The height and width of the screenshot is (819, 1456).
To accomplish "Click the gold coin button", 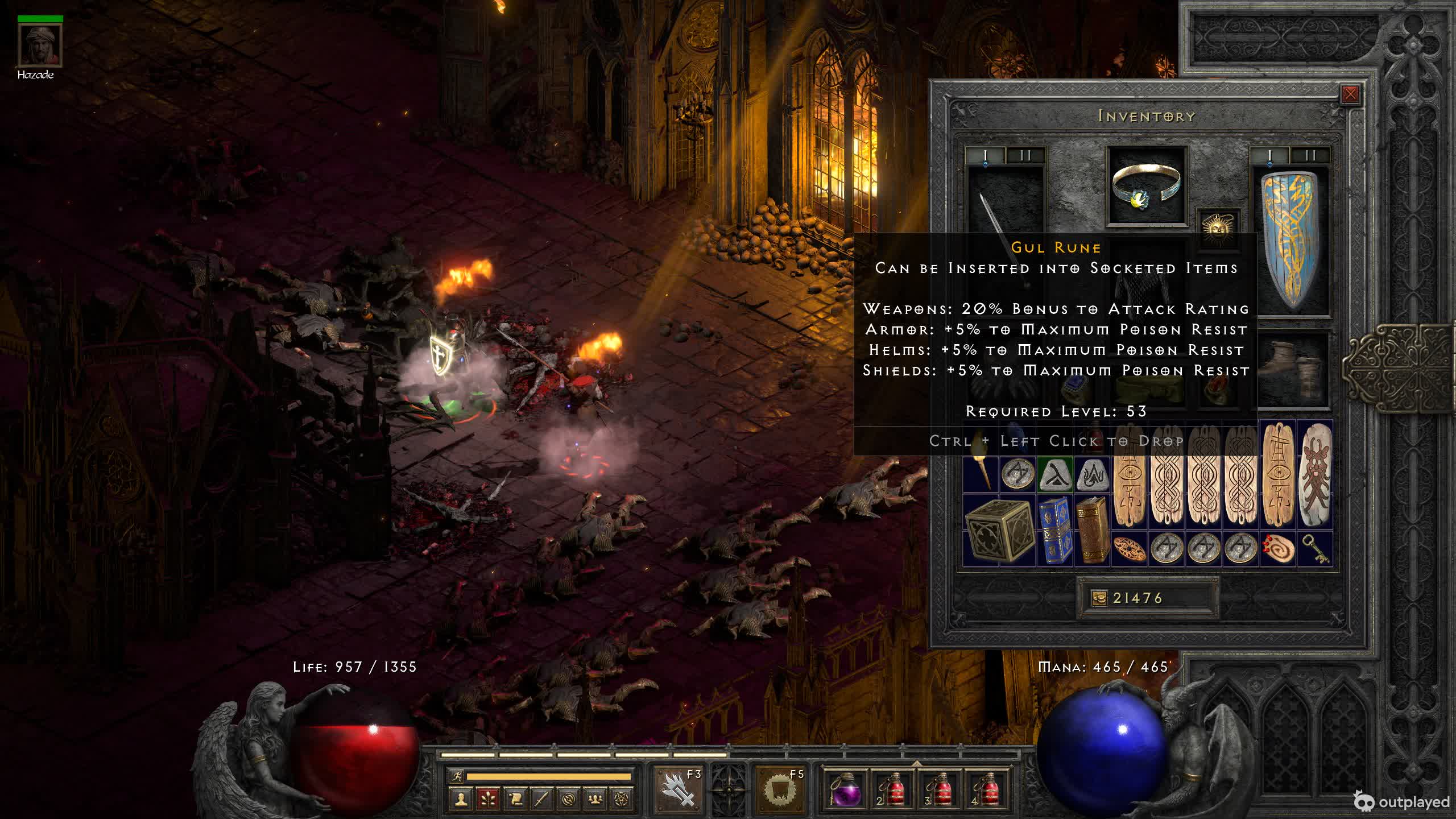I will click(x=1099, y=598).
